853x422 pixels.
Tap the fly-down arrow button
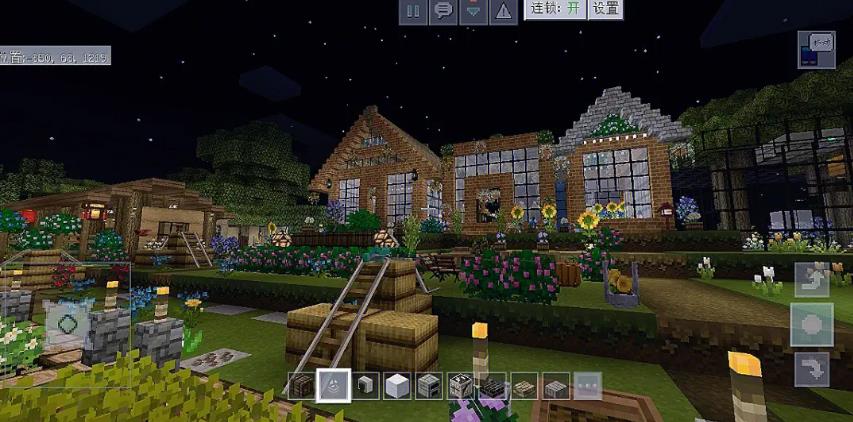[x=811, y=369]
